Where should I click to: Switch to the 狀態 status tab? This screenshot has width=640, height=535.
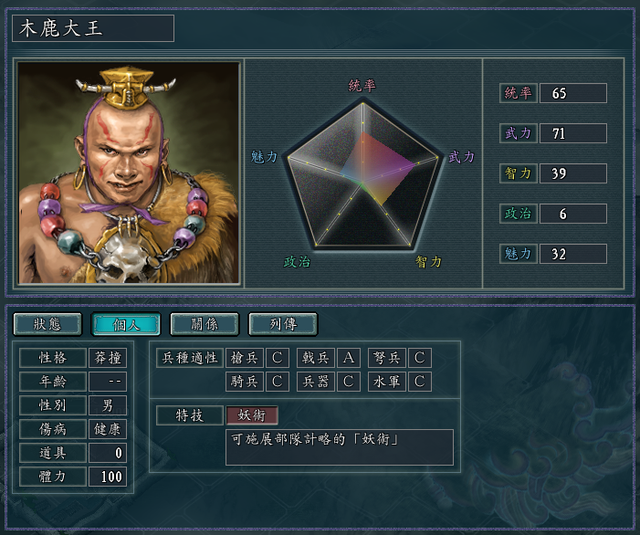pos(47,324)
